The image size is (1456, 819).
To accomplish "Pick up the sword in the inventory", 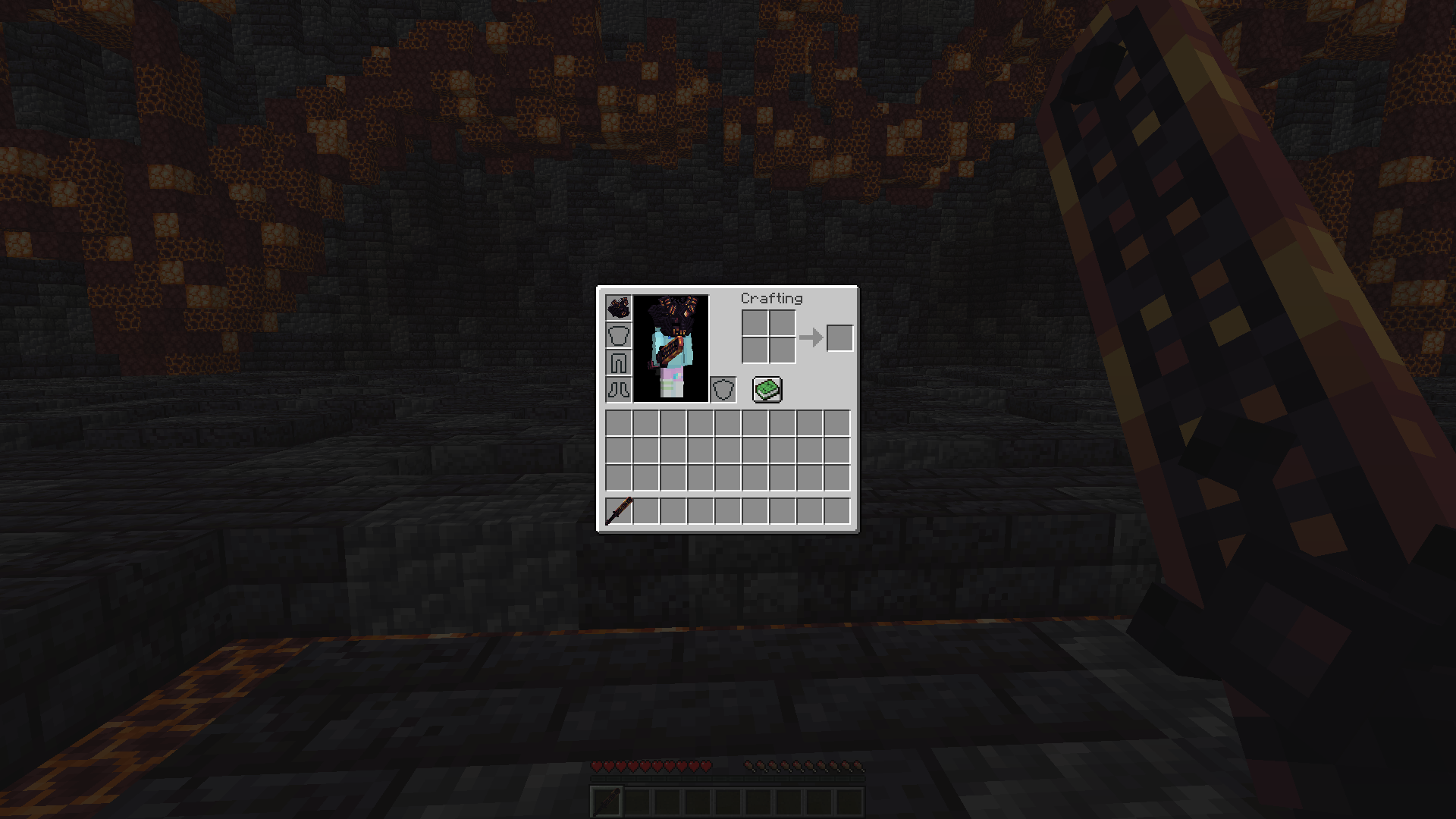I will point(618,512).
